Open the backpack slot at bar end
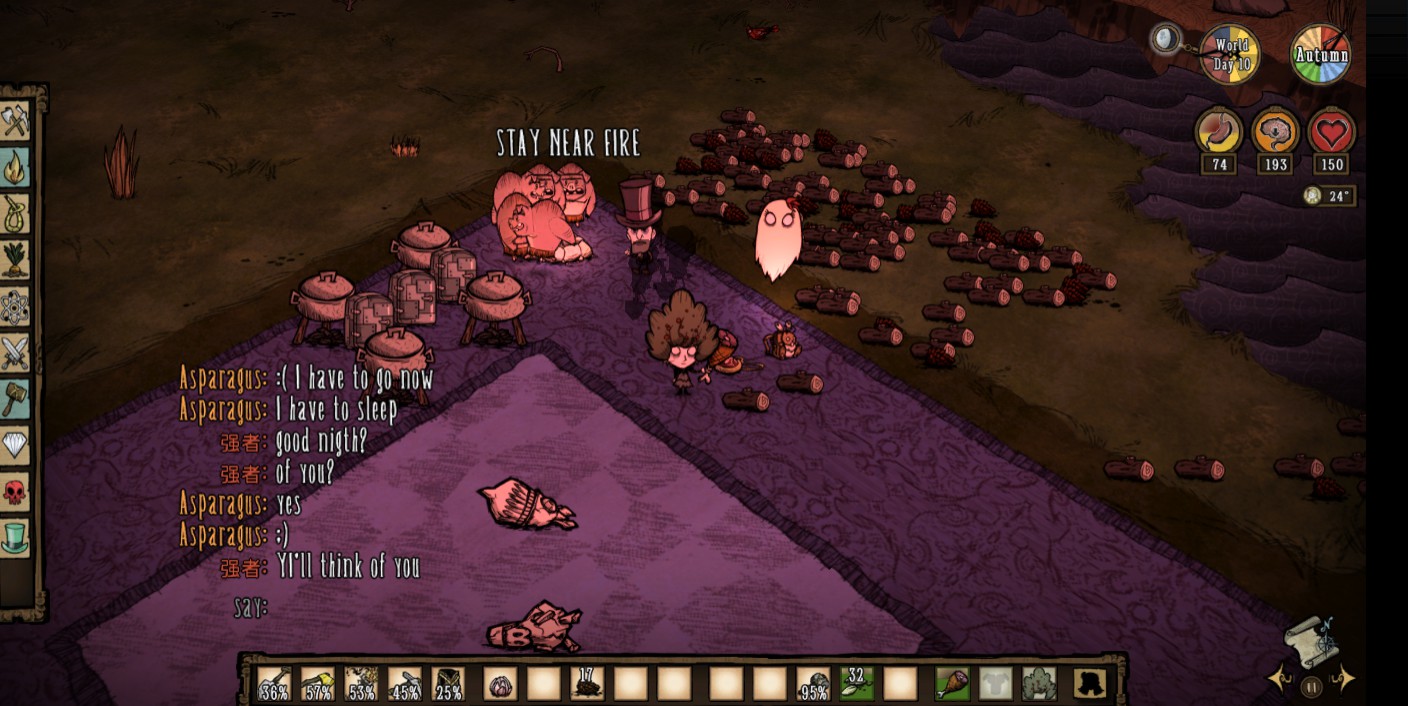Image resolution: width=1408 pixels, height=706 pixels. (x=1089, y=683)
